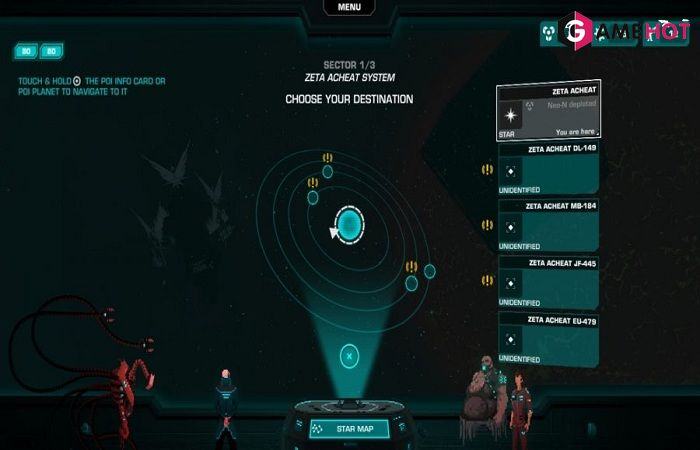Close the hologram with the X button
The image size is (700, 450).
tap(349, 354)
